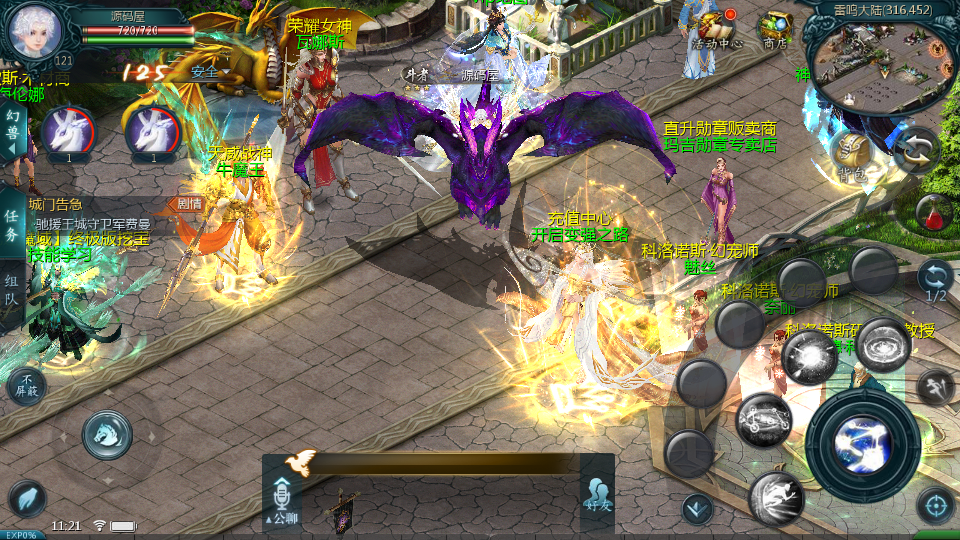Activate the white burst skill

808,357
